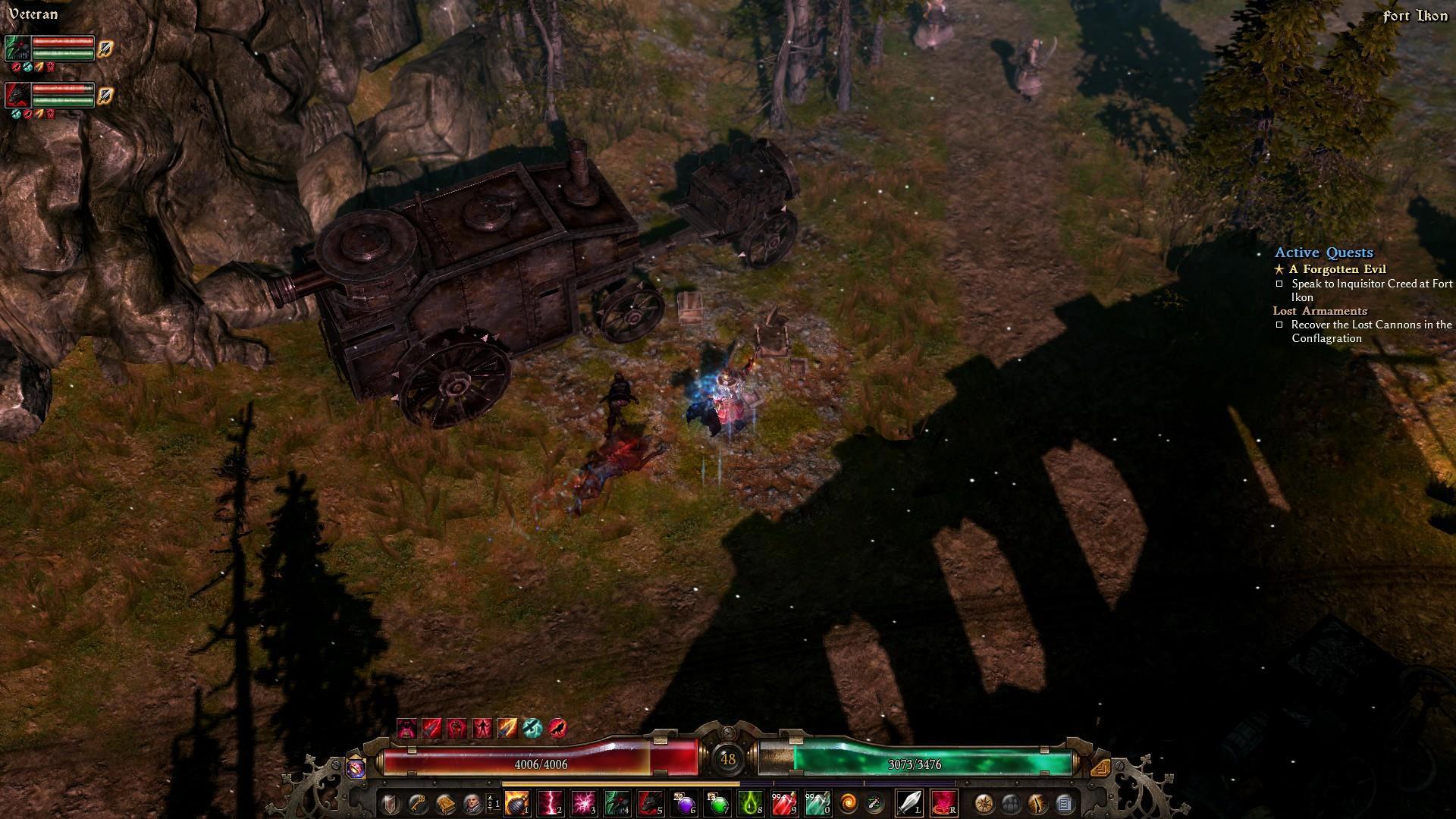Activate the green flame skill in slot 8
1456x819 pixels.
tap(751, 802)
